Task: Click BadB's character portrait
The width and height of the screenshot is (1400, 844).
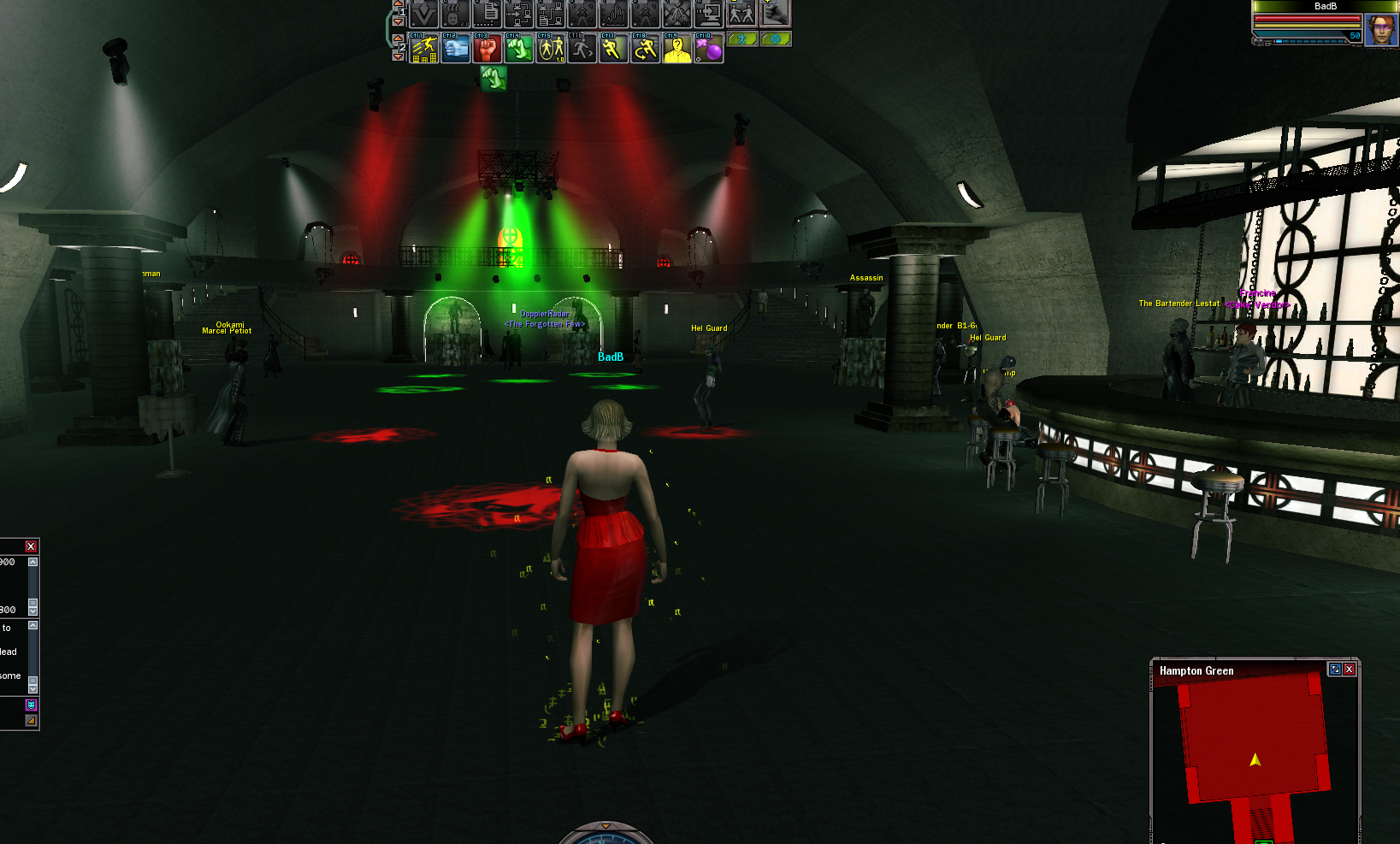Action: [1380, 30]
